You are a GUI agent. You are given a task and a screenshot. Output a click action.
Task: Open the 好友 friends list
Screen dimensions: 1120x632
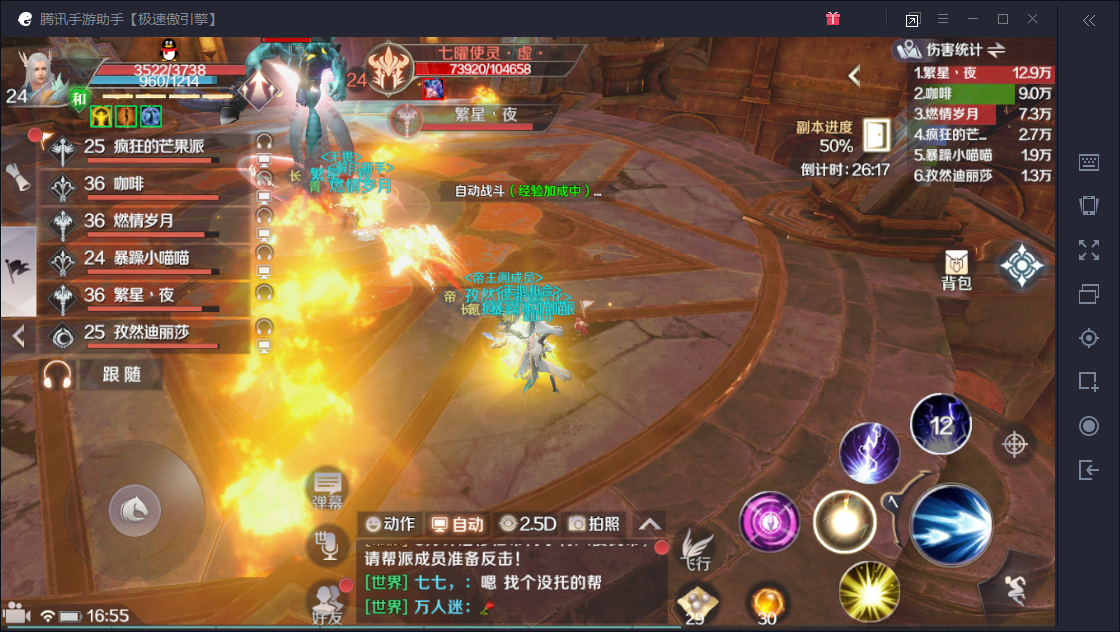point(325,599)
